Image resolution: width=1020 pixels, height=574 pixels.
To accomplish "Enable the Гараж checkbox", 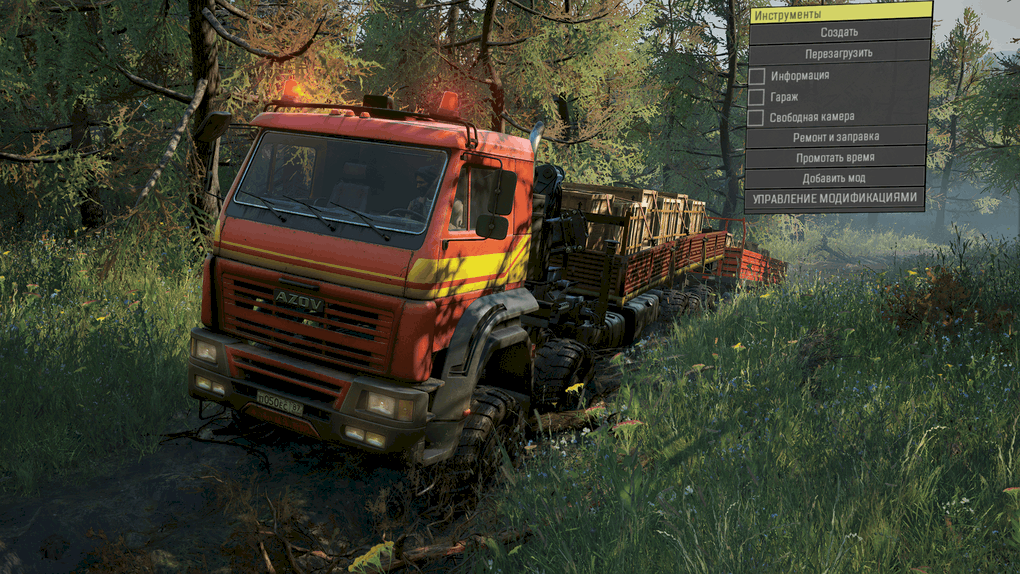I will point(757,97).
